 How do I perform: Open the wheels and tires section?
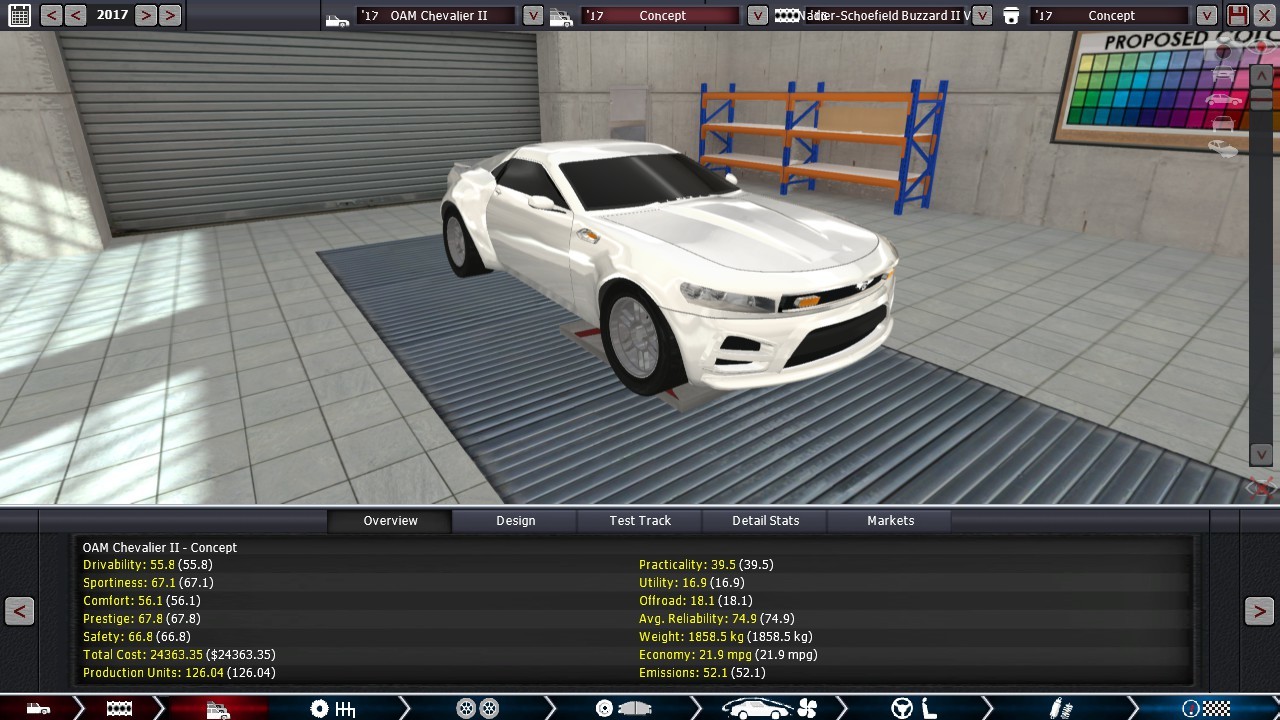[x=477, y=708]
